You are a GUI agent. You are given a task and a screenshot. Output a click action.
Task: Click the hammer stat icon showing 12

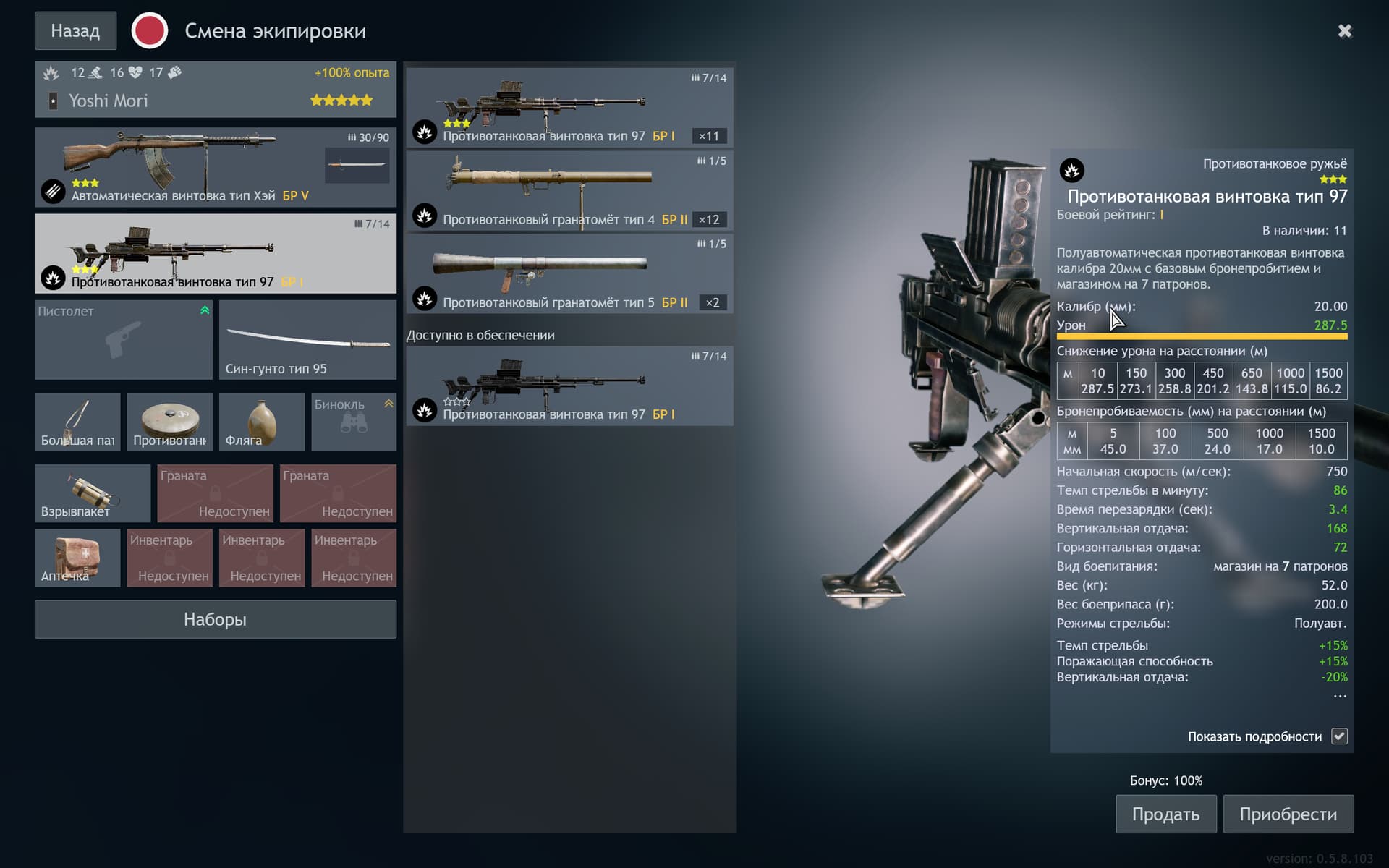click(x=95, y=73)
